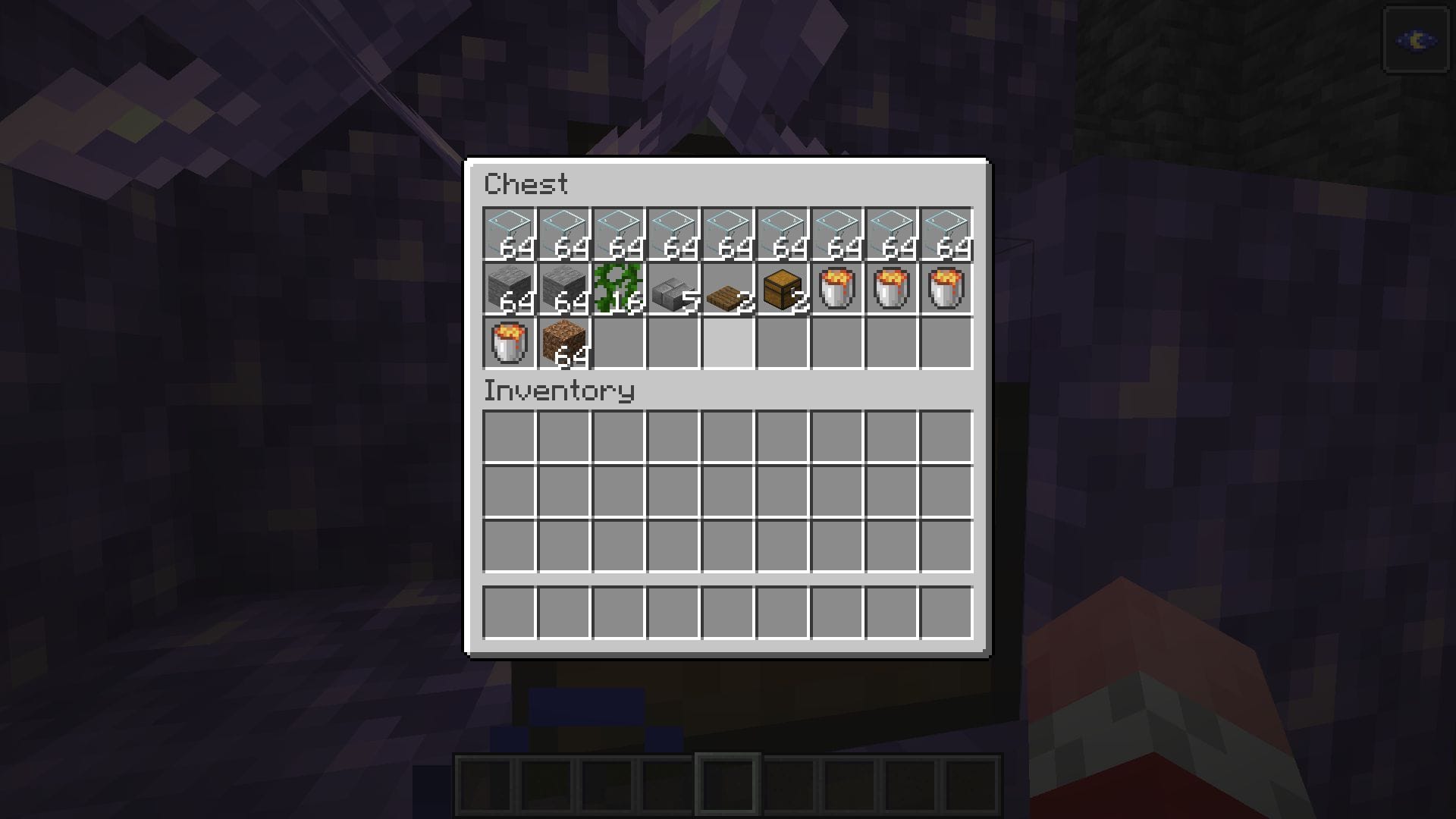Click the Chest title label
Viewport: 1456px width, 819px height.
coord(526,184)
